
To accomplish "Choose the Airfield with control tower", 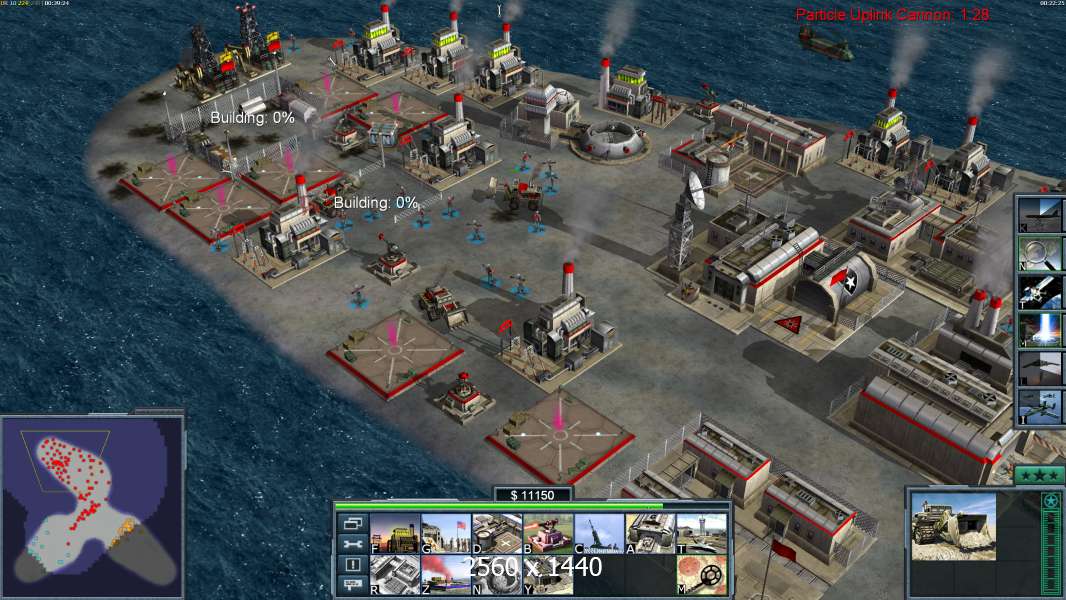I will coord(701,534).
